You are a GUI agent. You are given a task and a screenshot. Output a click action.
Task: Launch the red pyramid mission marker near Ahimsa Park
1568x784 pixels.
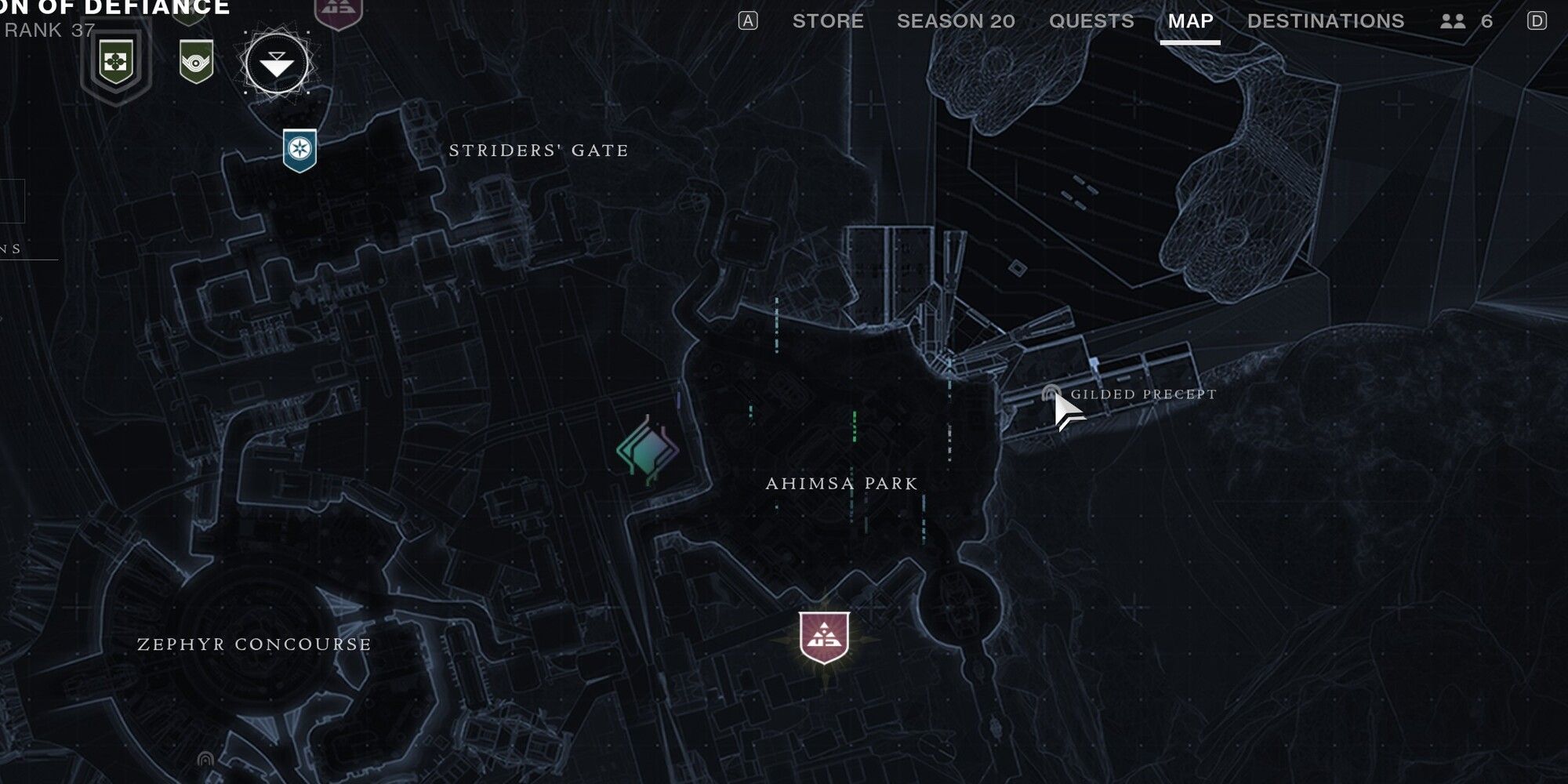pyautogui.click(x=824, y=637)
